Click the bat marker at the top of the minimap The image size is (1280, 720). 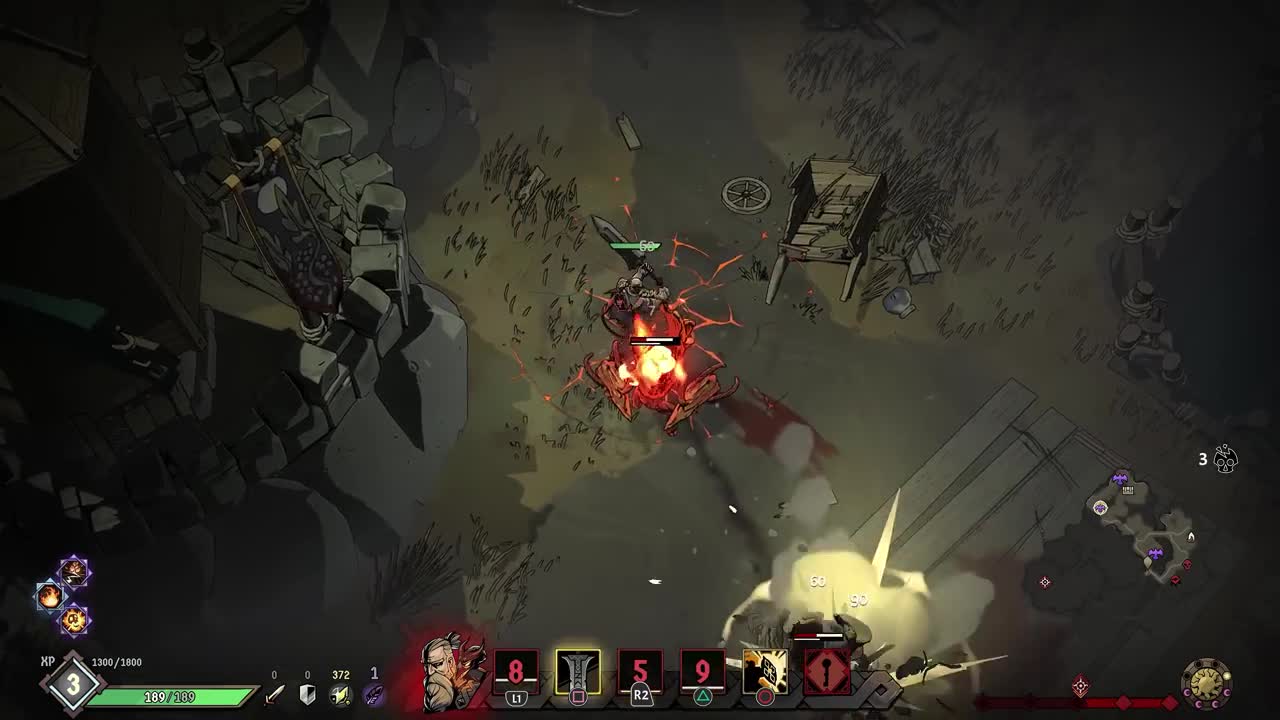(1120, 479)
